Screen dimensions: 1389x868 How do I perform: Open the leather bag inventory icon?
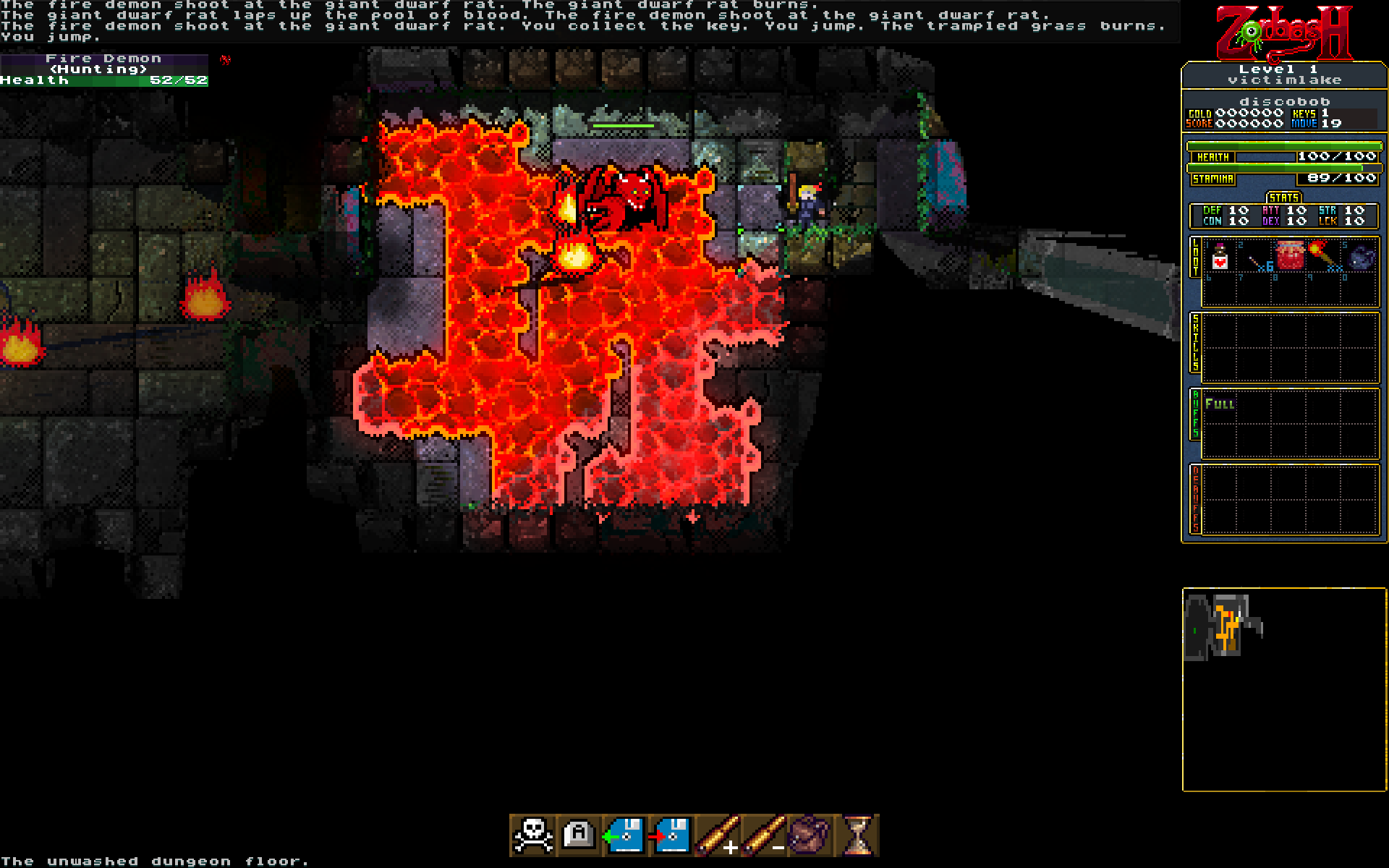[810, 835]
